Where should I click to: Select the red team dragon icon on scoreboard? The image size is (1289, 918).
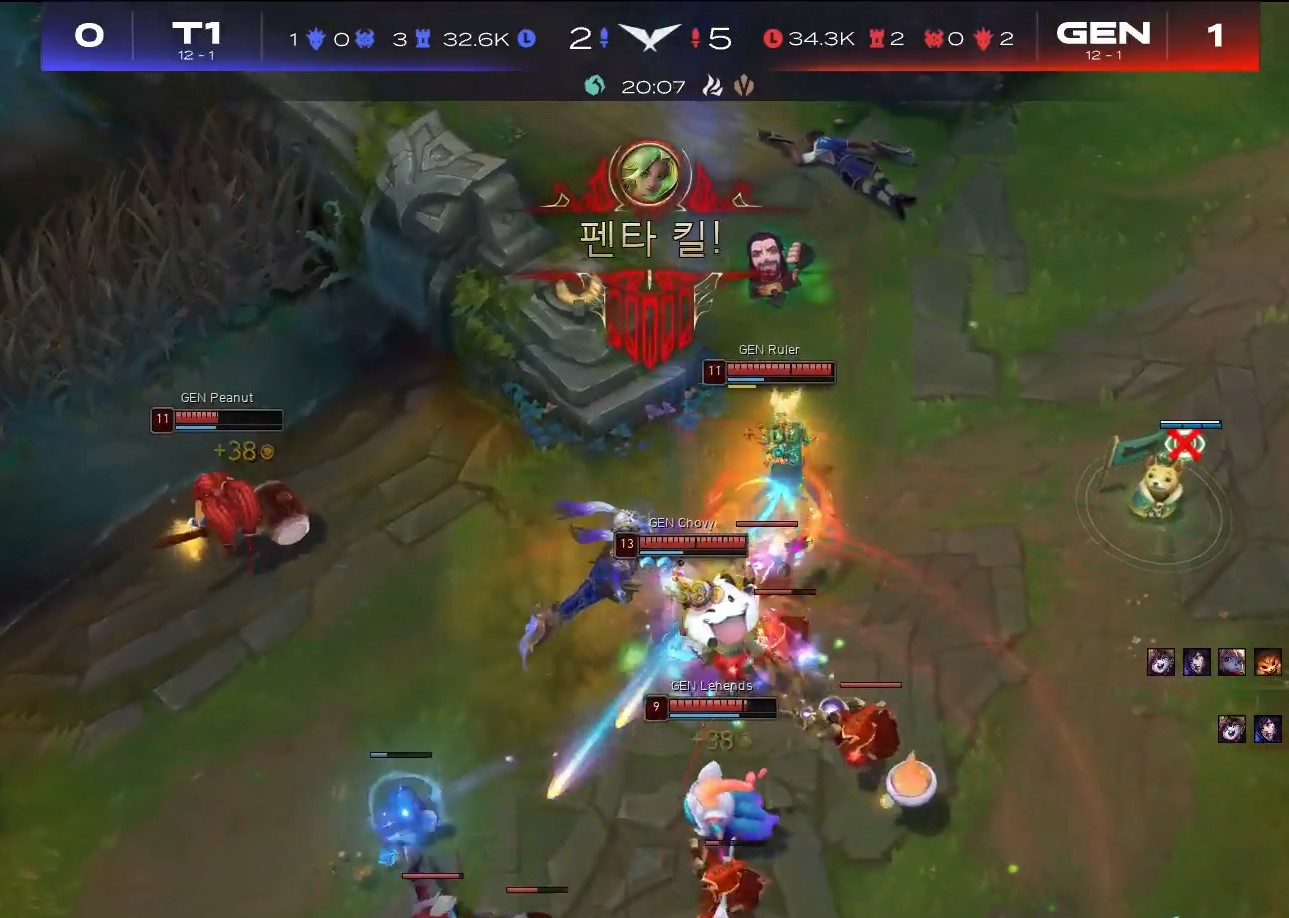pos(983,37)
